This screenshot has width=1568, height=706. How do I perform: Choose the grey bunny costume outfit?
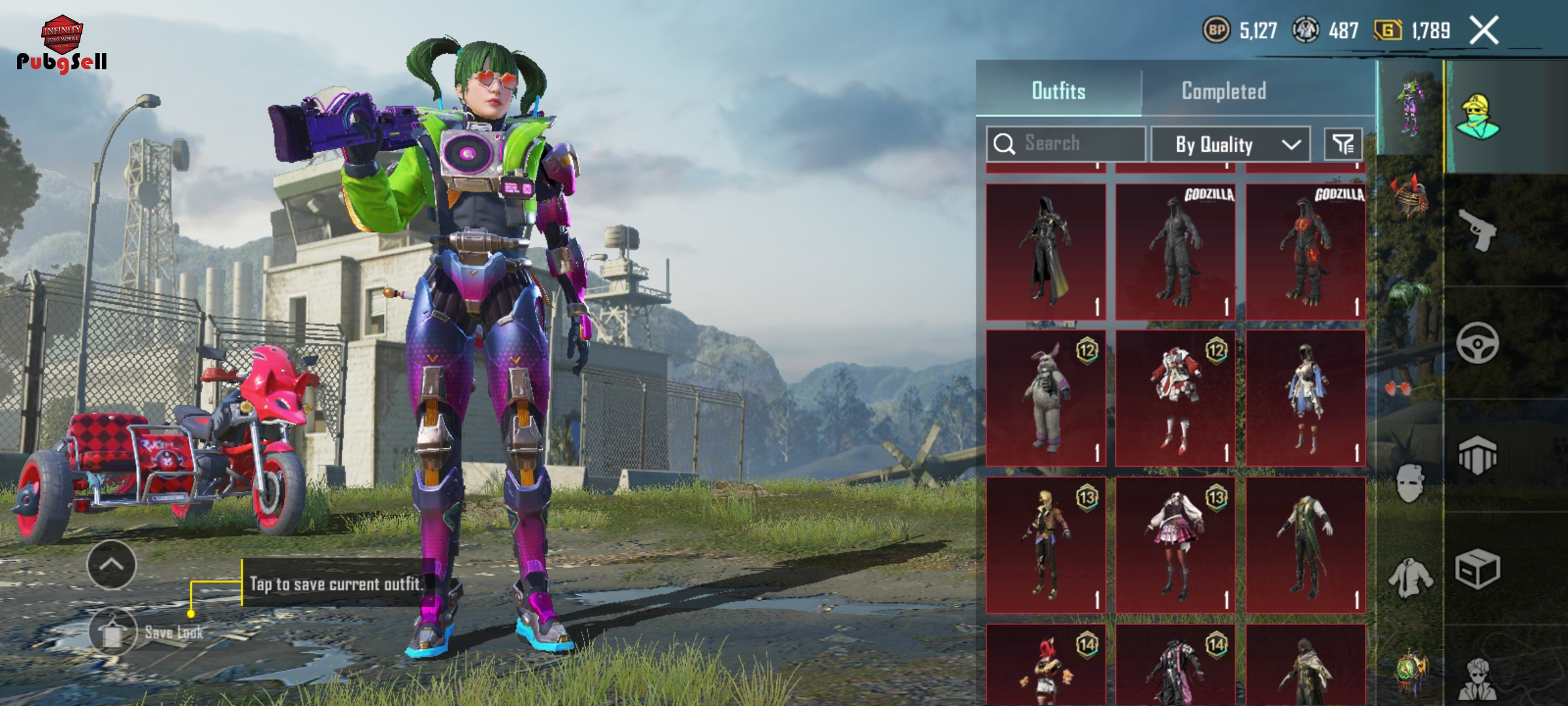pyautogui.click(x=1045, y=398)
